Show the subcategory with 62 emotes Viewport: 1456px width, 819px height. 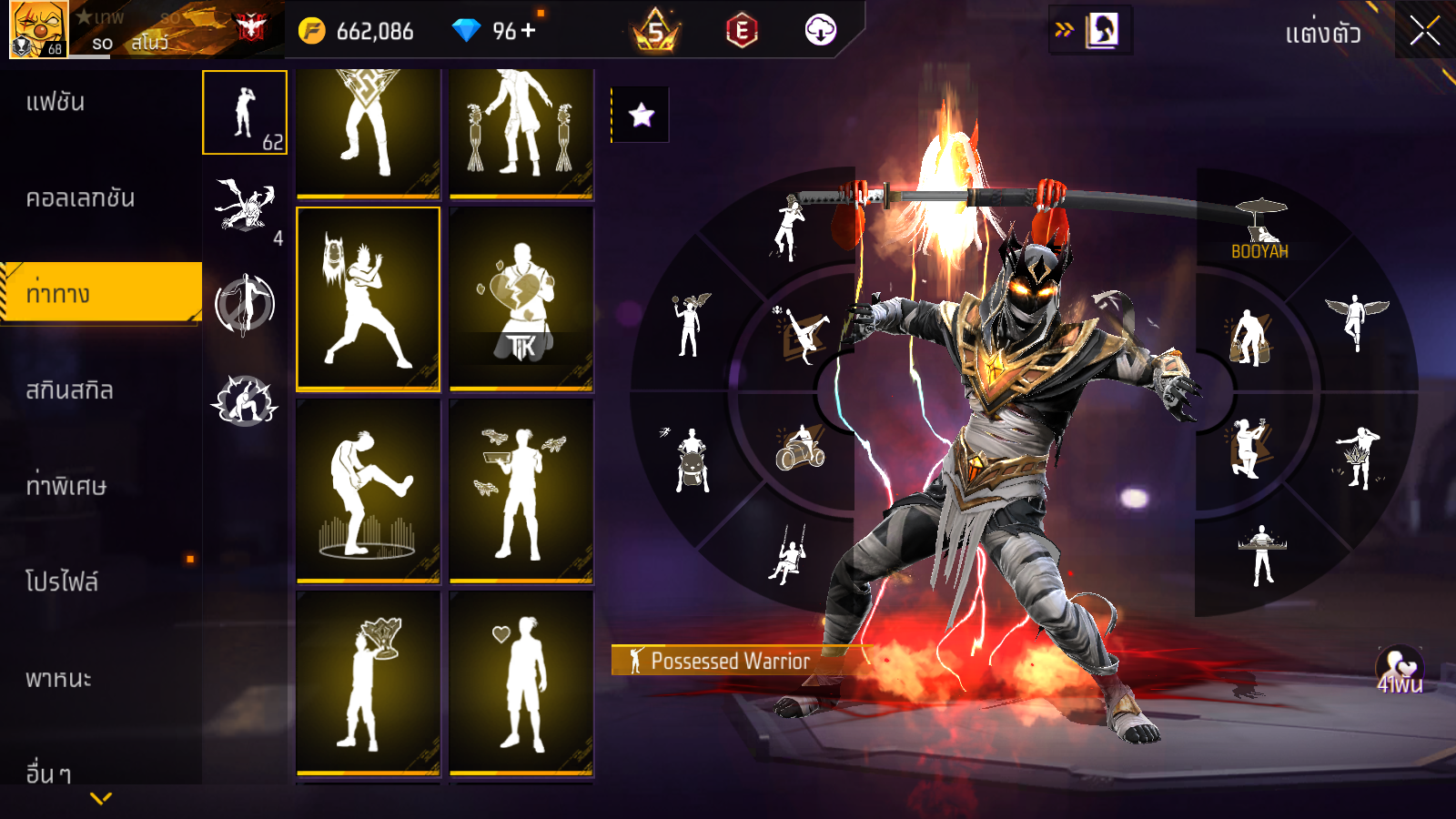click(244, 113)
